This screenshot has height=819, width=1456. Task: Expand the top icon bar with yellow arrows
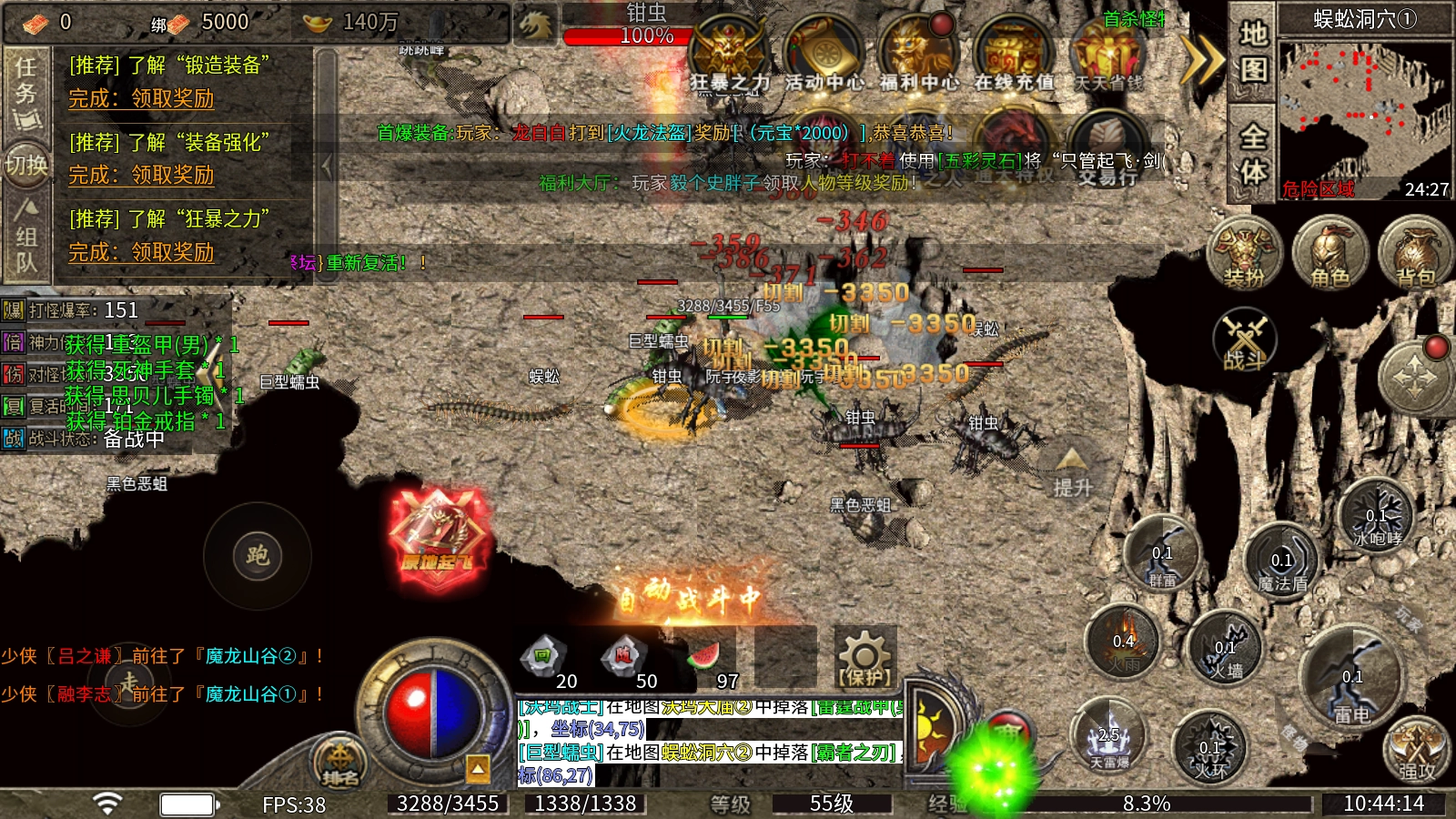(x=1201, y=60)
